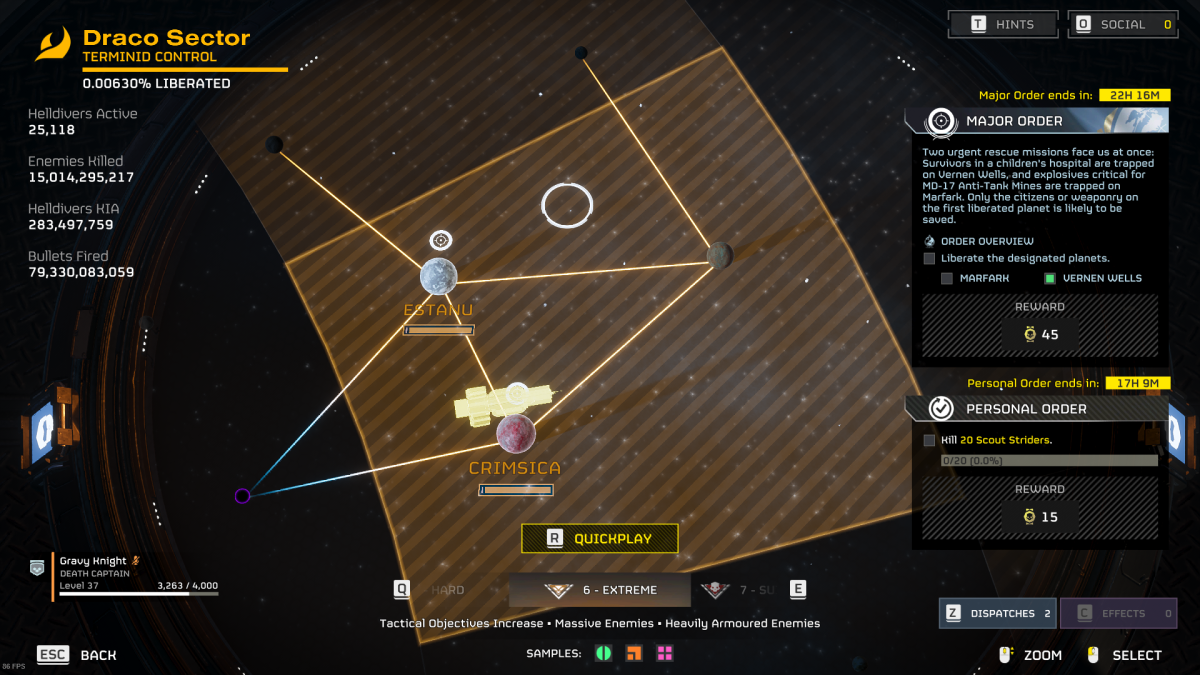This screenshot has height=675, width=1200.
Task: Open the Hints panel
Action: (x=1003, y=24)
